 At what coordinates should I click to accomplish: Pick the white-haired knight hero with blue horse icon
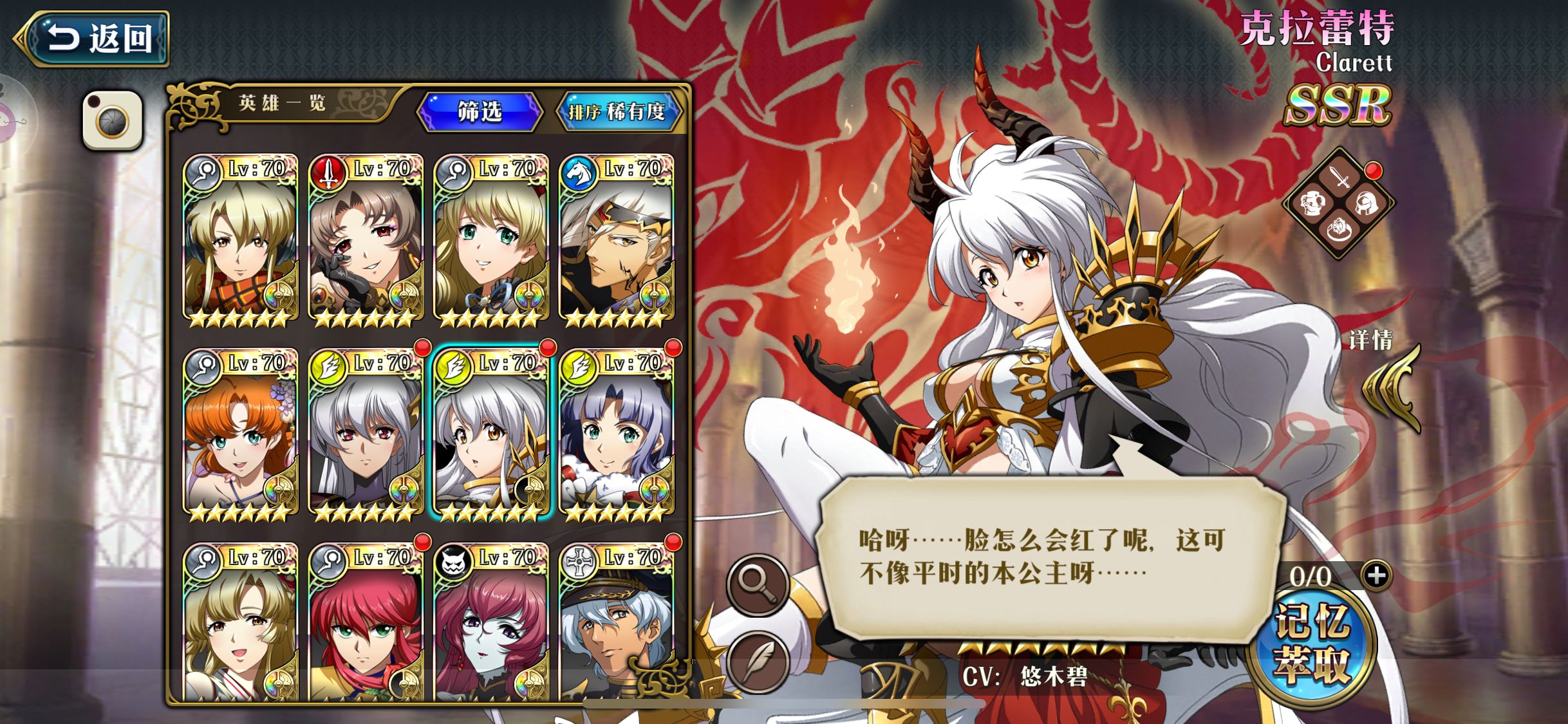616,239
